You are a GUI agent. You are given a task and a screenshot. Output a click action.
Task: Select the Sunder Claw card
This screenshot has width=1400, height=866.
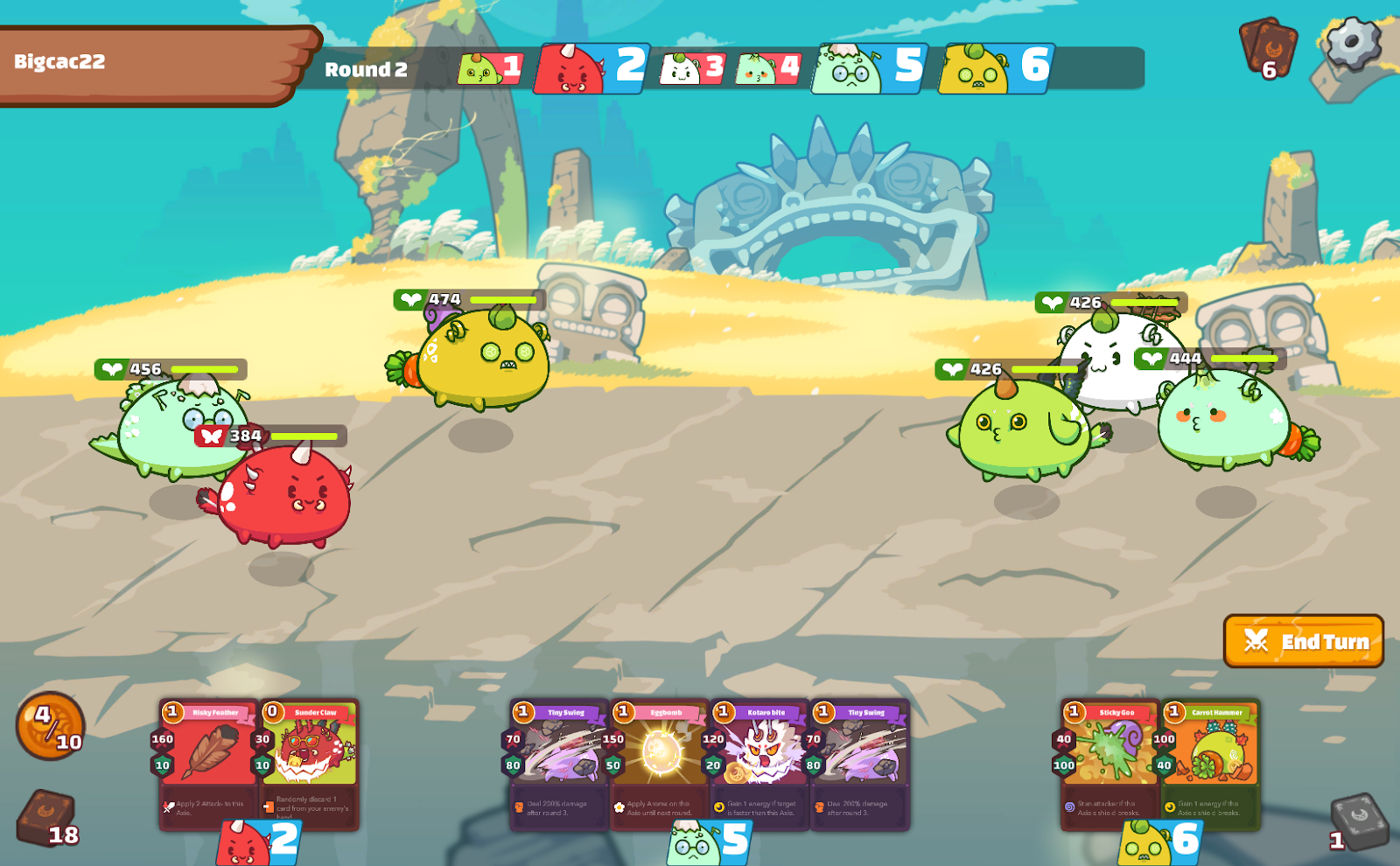click(310, 763)
